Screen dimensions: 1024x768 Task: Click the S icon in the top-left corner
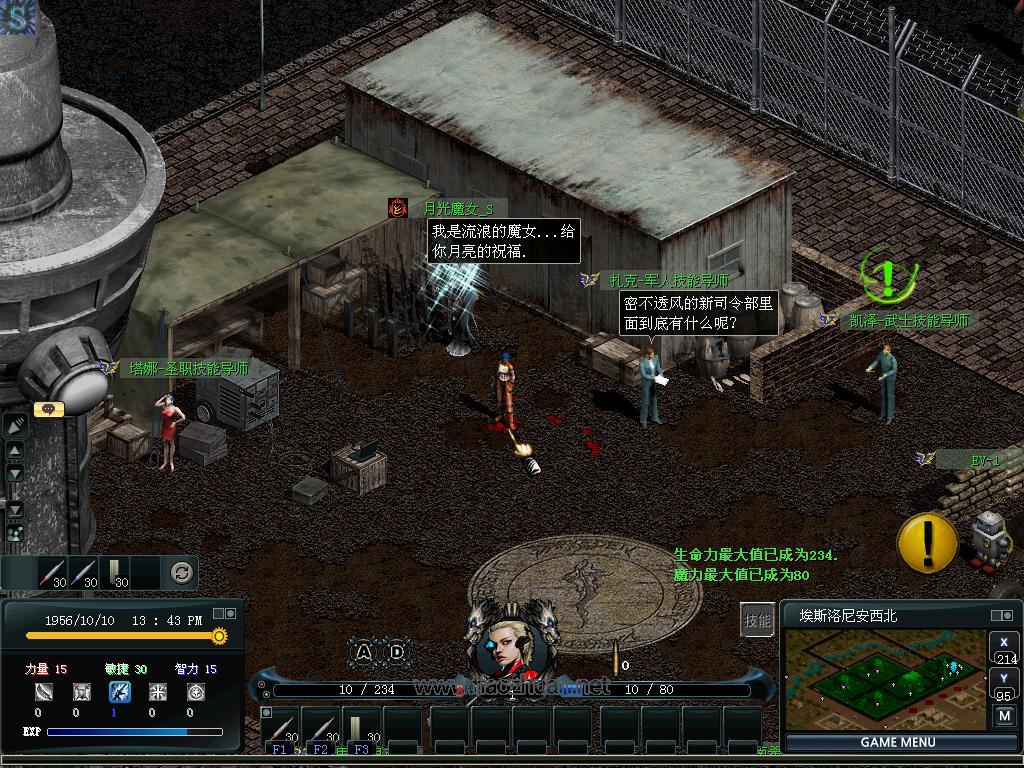pyautogui.click(x=17, y=17)
